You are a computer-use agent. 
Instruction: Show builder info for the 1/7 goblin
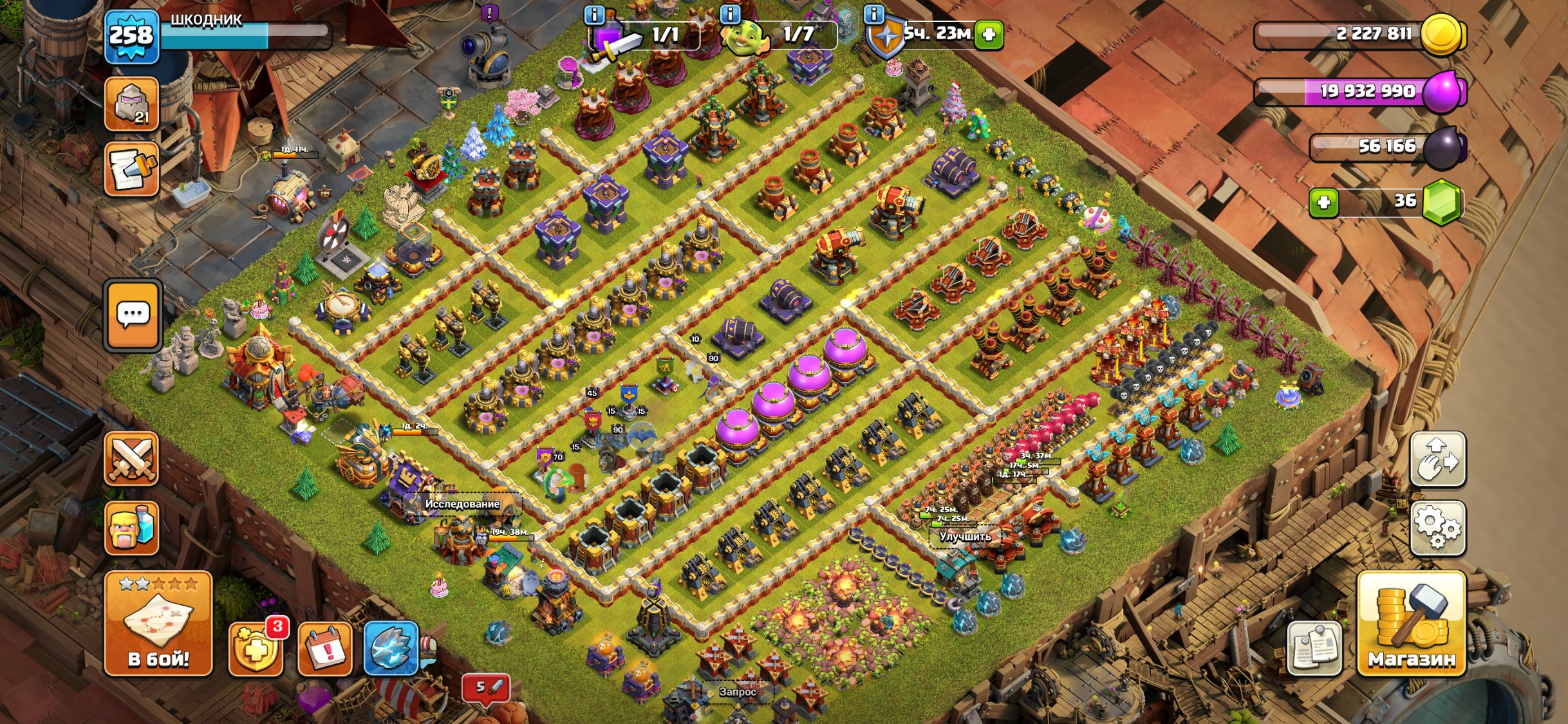731,14
